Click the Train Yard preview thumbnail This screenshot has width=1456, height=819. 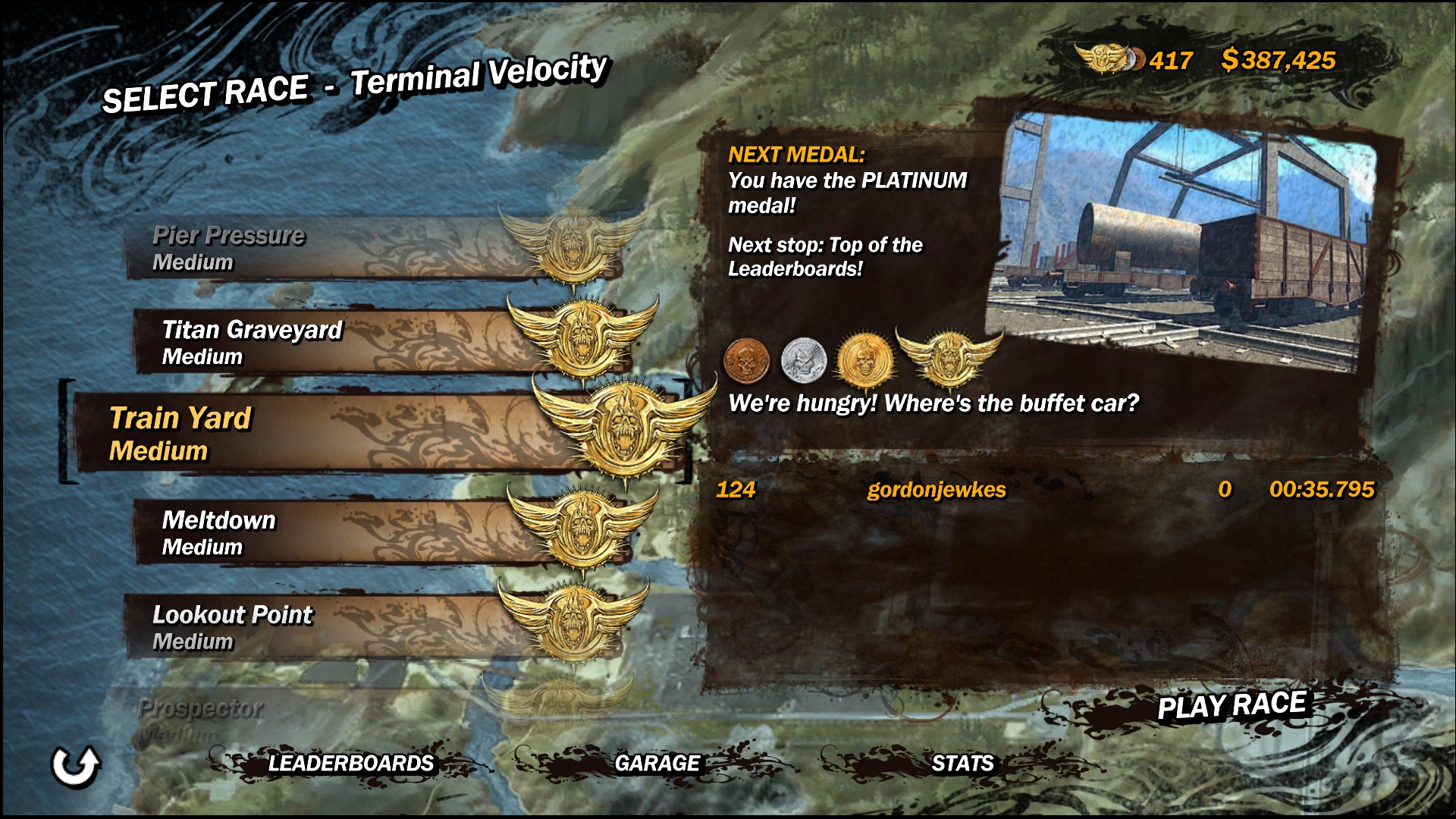1185,239
